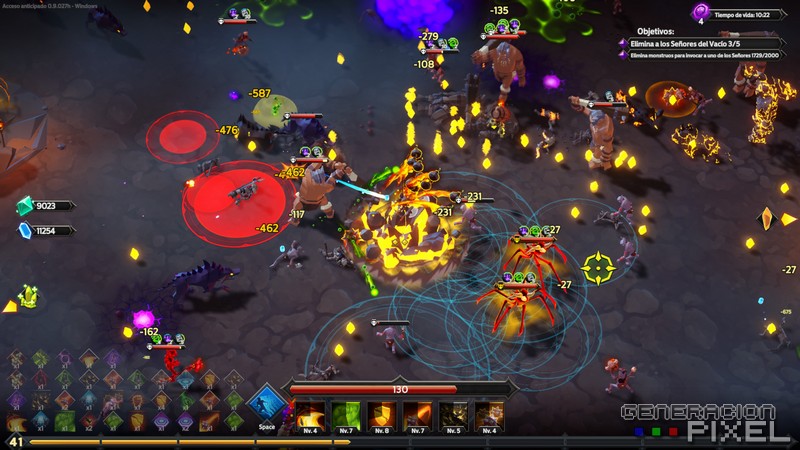Select the green poison skill at Nv. 7

[345, 414]
